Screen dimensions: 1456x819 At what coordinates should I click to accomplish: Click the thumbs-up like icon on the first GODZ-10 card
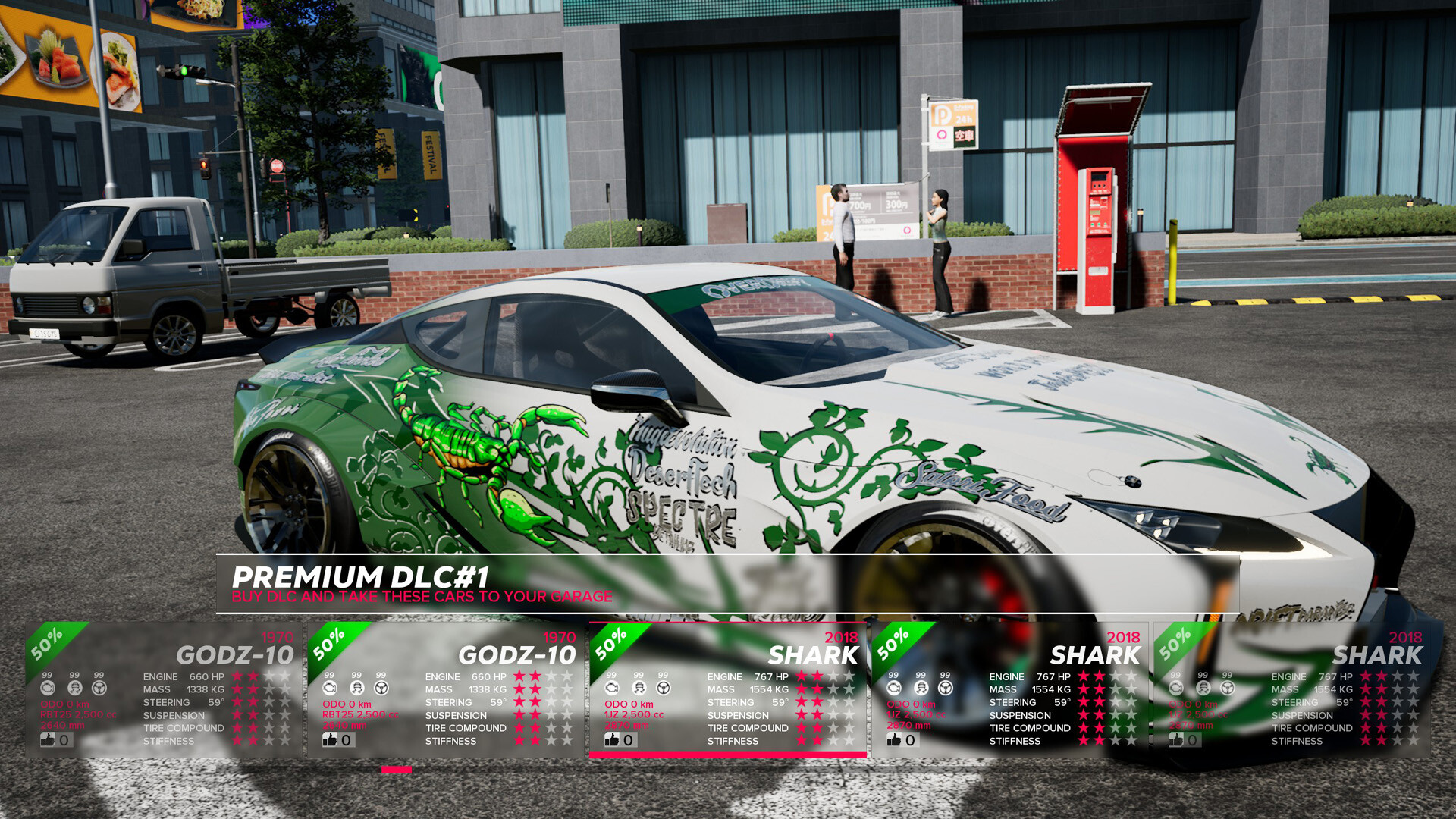tap(47, 739)
